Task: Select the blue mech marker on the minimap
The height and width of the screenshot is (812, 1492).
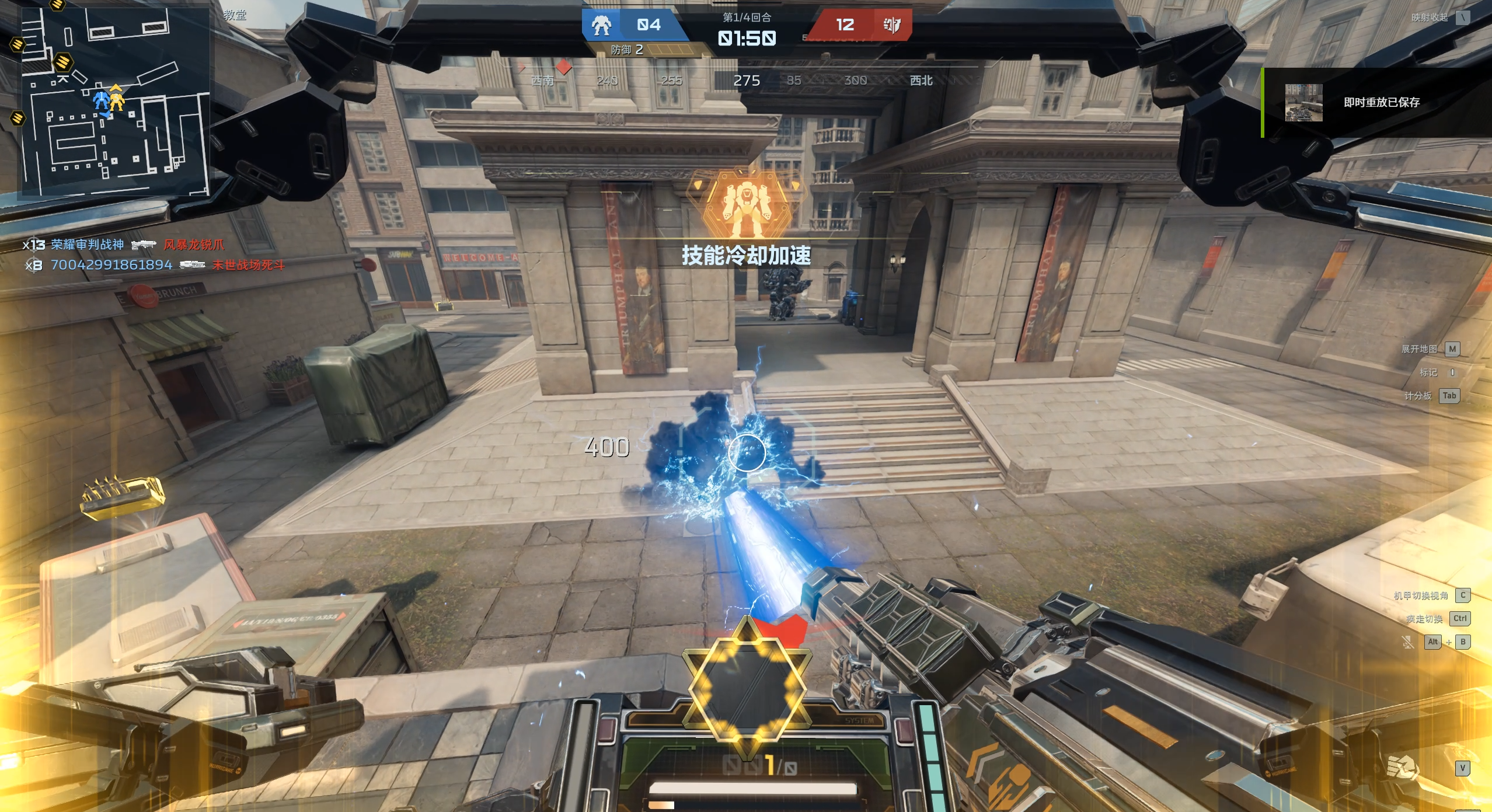Action: pos(102,102)
